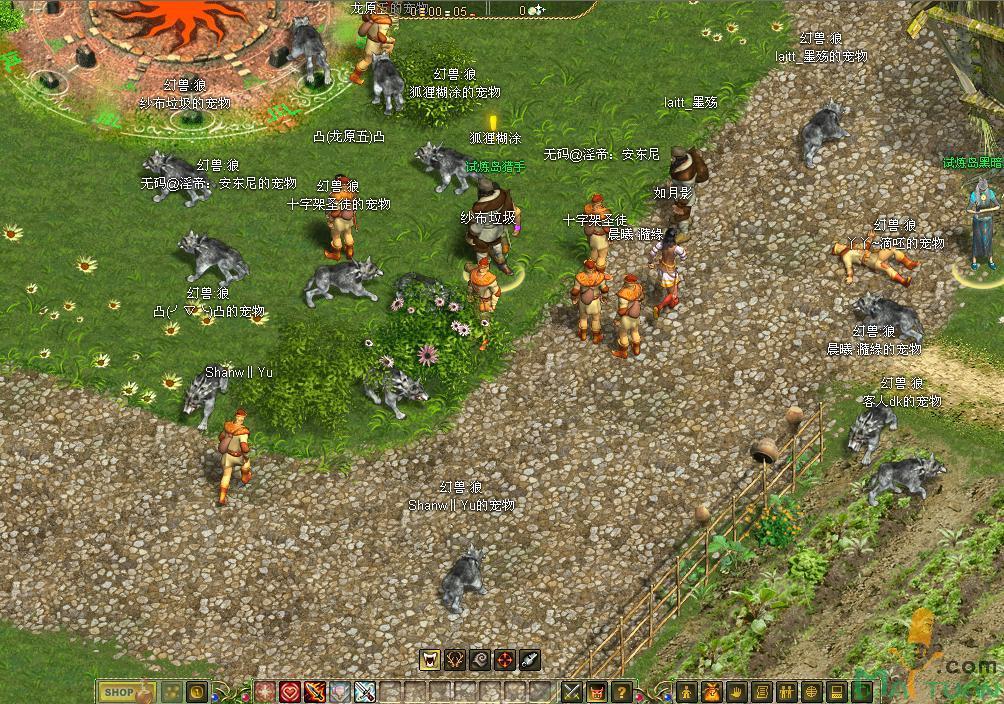Open the scroll quest log
Image resolution: width=1004 pixels, height=704 pixels.
coord(762,691)
